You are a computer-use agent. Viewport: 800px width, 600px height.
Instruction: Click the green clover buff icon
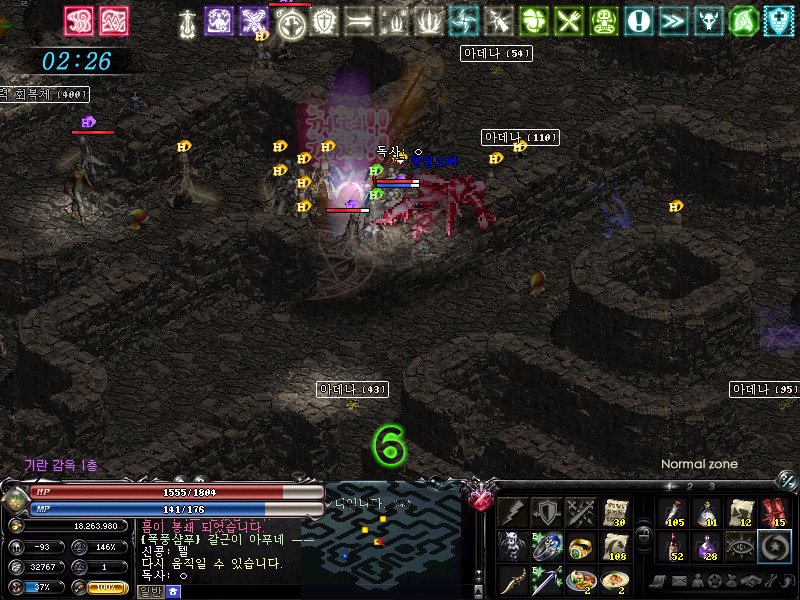coord(535,20)
